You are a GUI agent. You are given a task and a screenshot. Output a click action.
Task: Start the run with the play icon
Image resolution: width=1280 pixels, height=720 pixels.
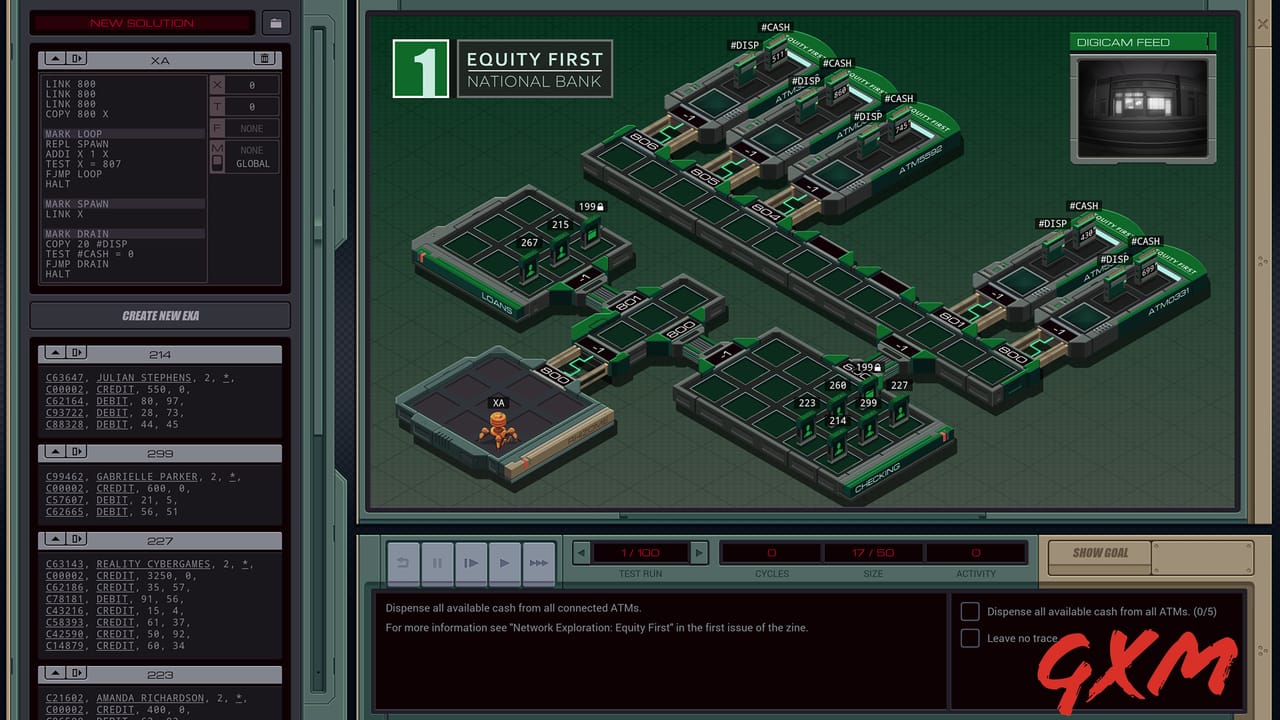(x=505, y=563)
